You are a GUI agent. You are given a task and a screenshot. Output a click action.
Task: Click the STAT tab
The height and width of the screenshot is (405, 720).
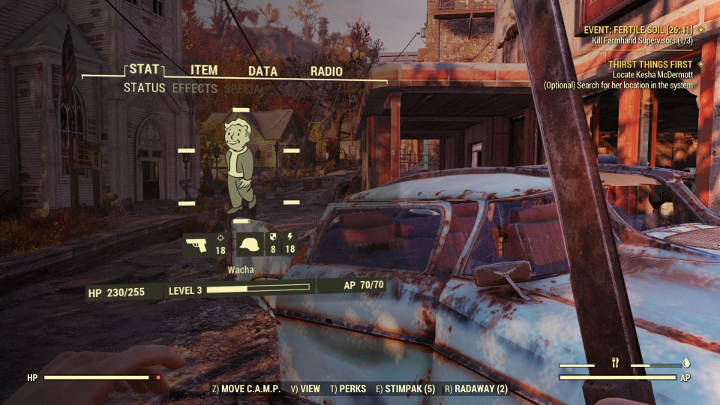[145, 70]
